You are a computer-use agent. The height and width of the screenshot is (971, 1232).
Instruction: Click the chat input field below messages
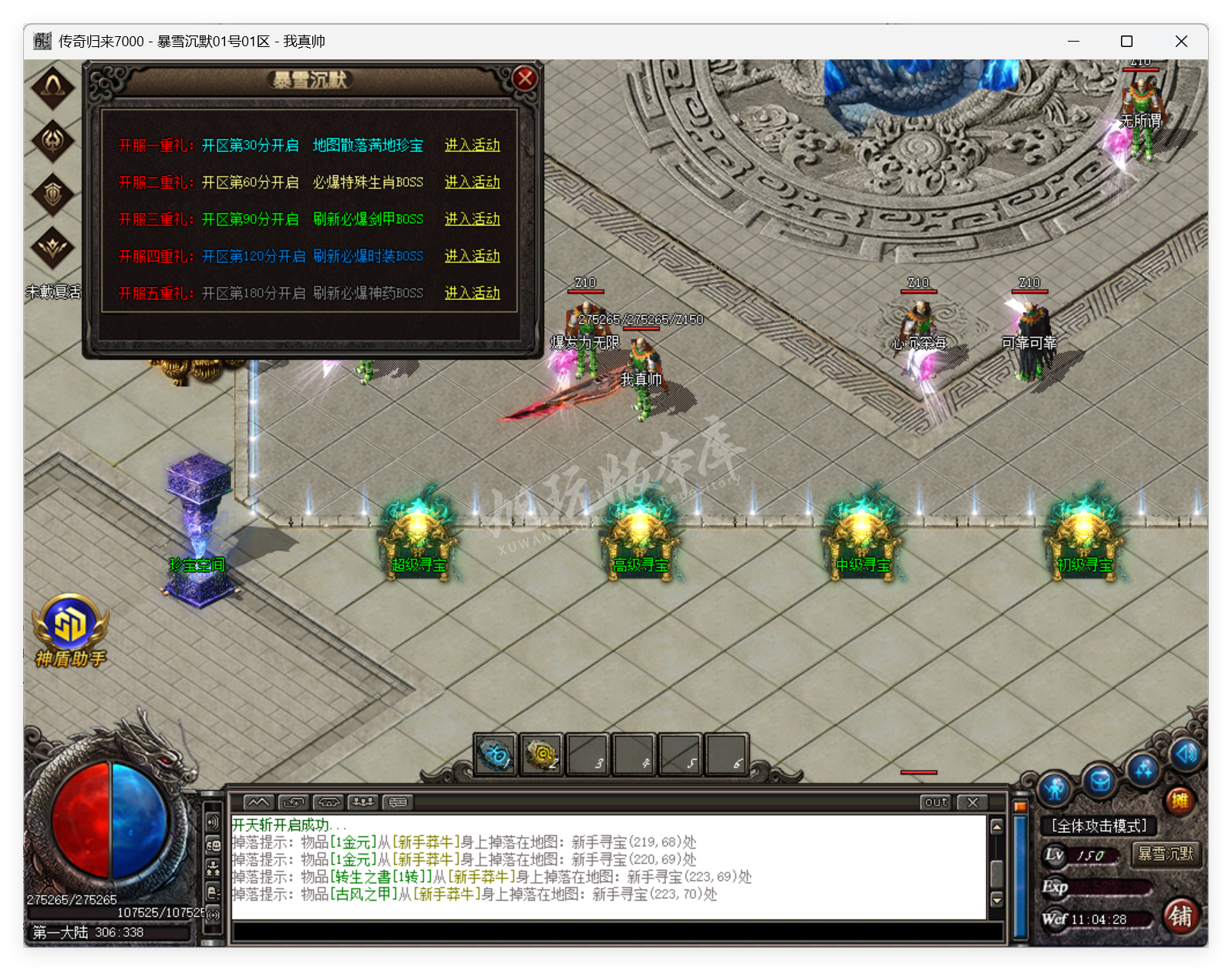pyautogui.click(x=540, y=930)
